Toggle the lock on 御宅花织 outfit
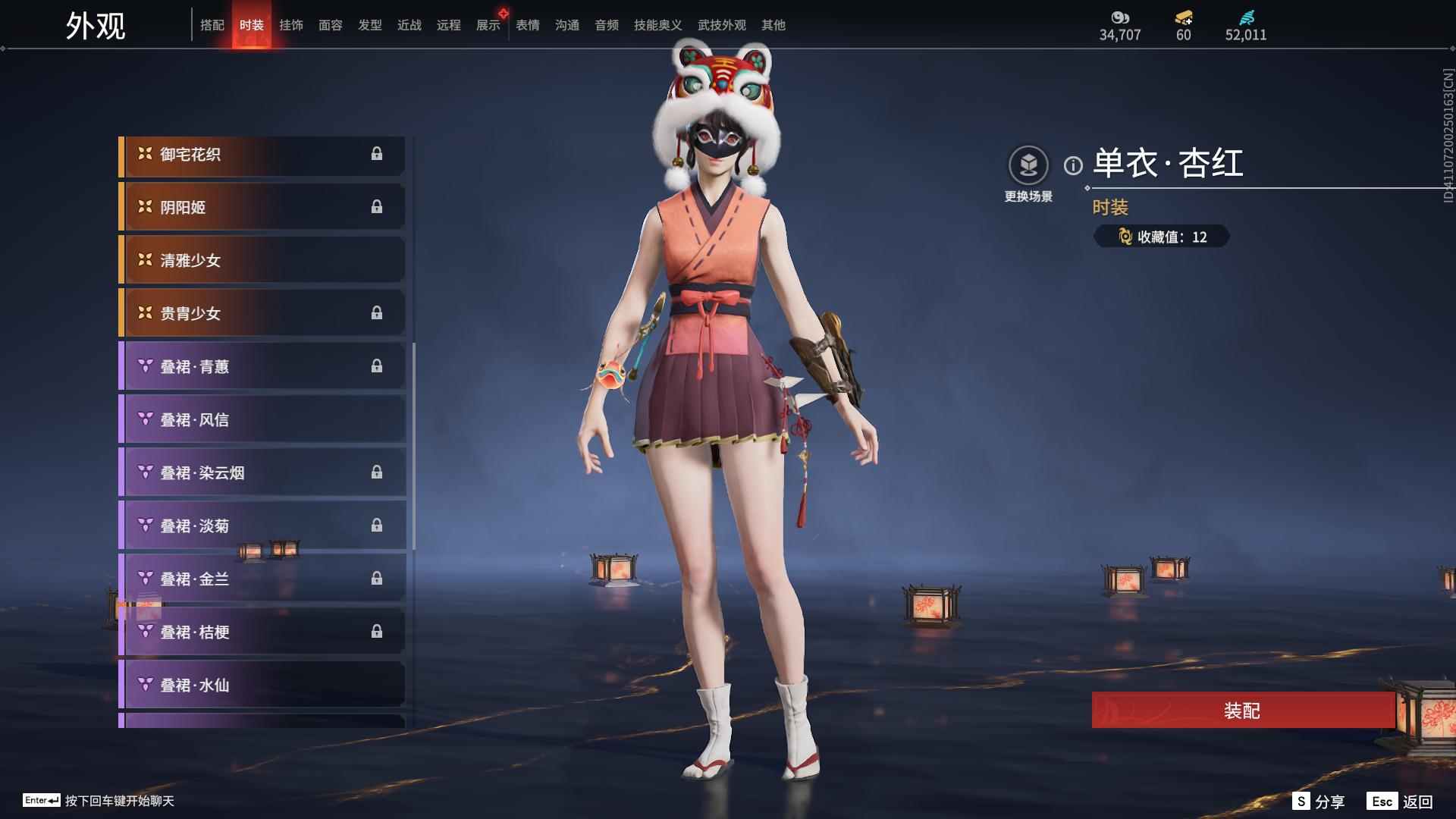 (x=378, y=154)
